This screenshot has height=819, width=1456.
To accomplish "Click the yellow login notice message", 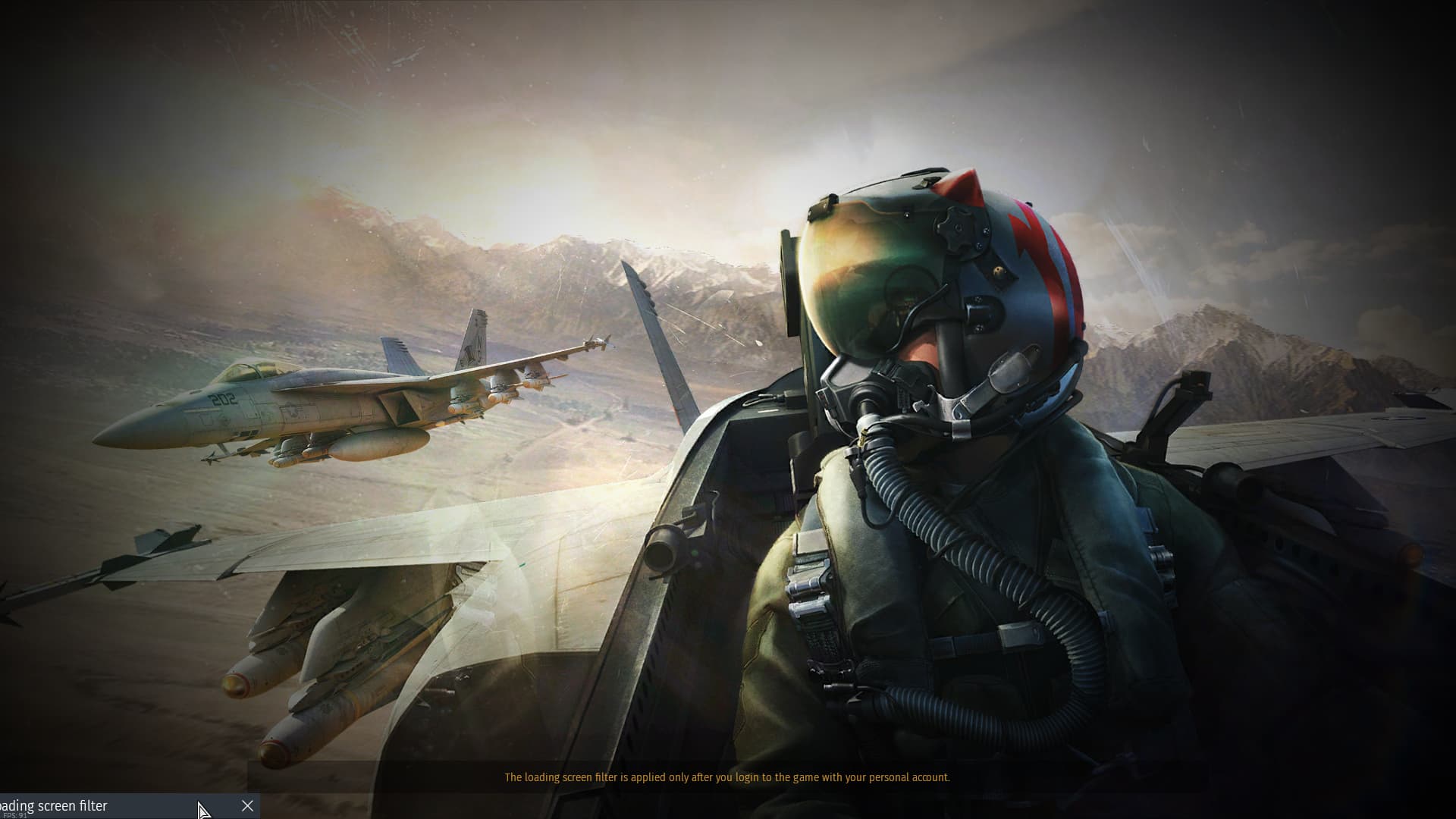I will [727, 777].
